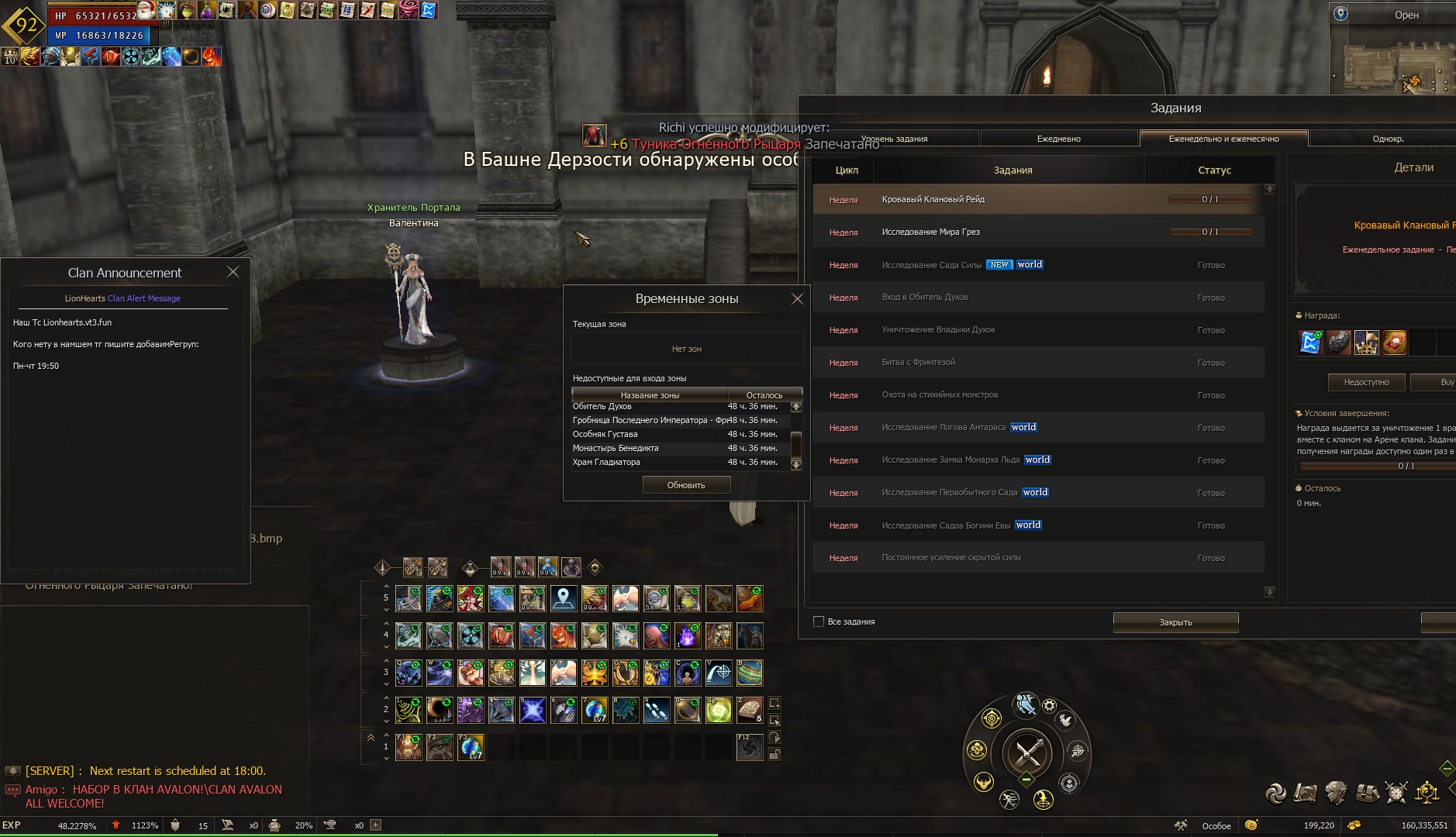Activate the crossed swords attack button
1456x837 pixels.
coord(1028,752)
